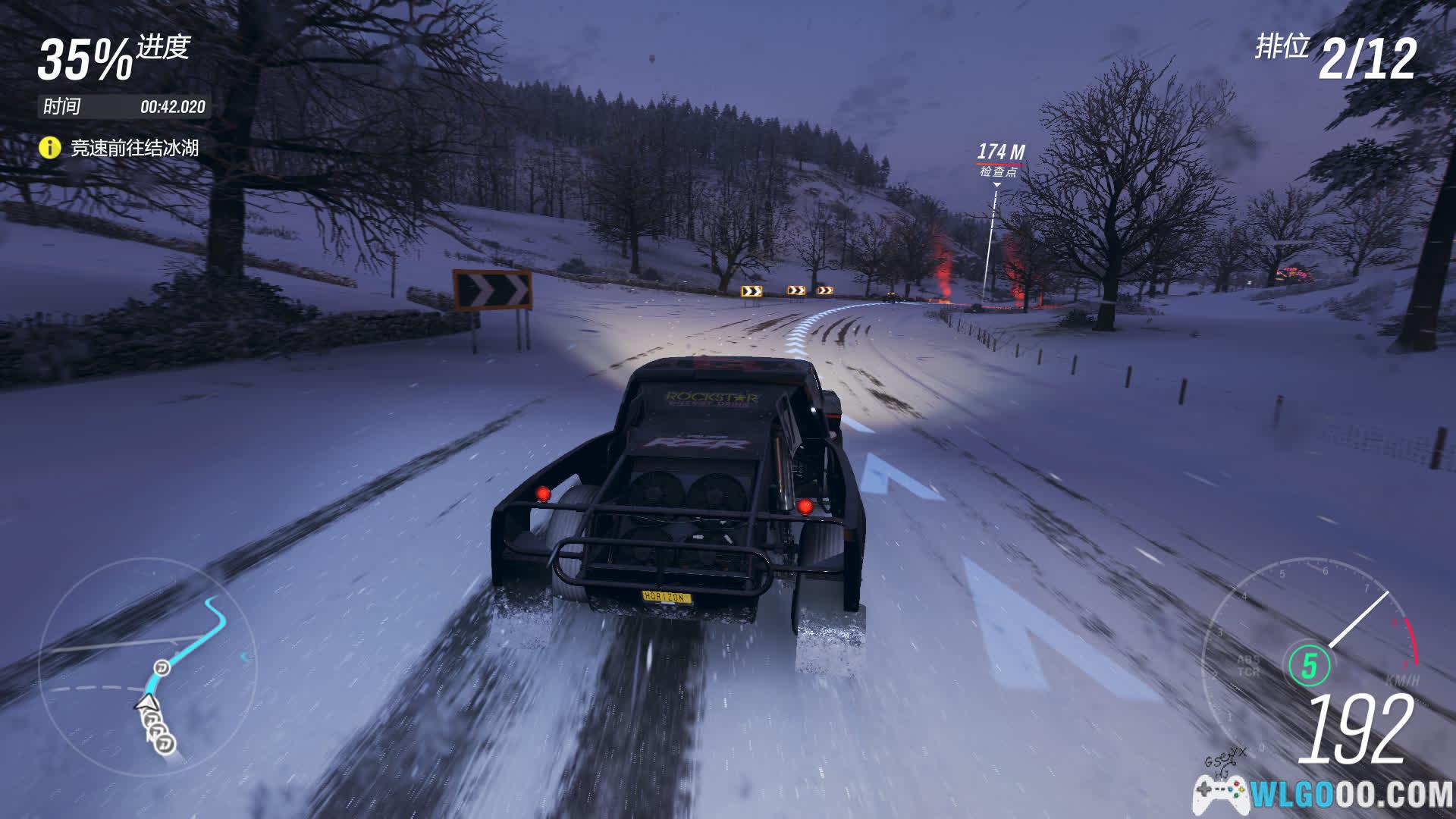This screenshot has height=819, width=1456.
Task: Click the circular minimap
Action: point(148,666)
